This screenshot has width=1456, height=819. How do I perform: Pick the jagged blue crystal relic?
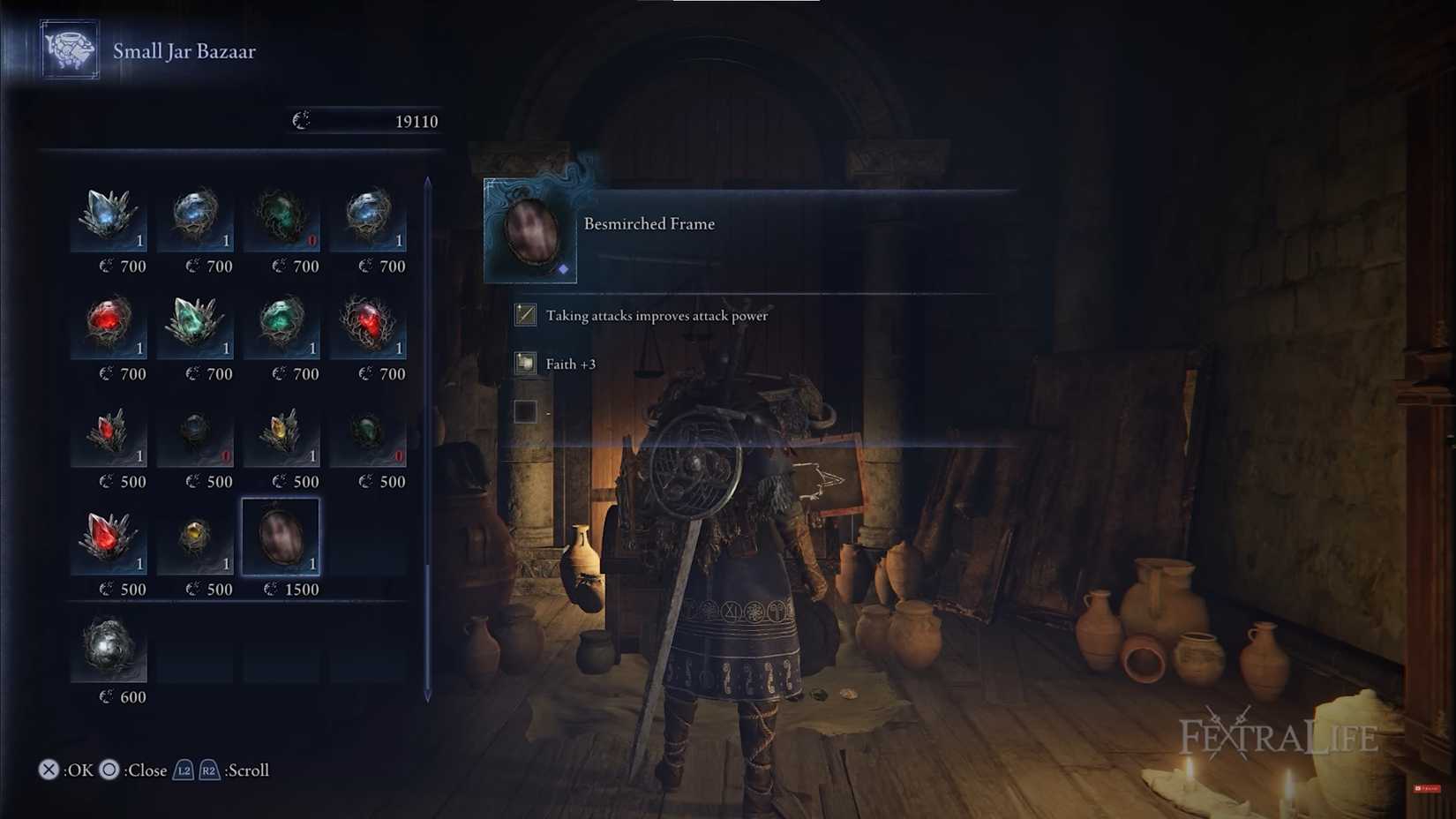point(109,214)
